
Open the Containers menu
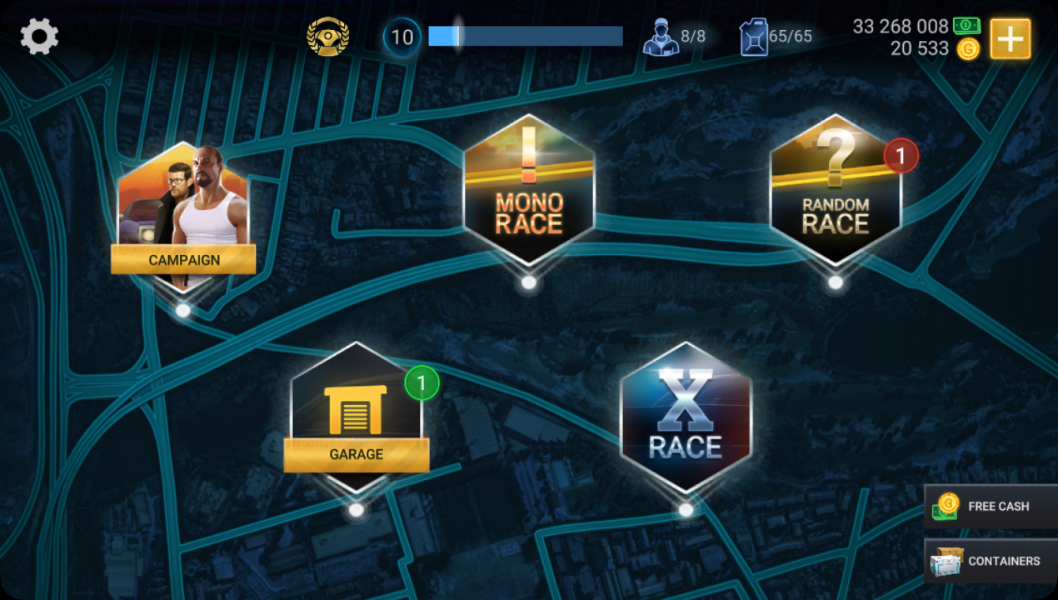click(990, 561)
